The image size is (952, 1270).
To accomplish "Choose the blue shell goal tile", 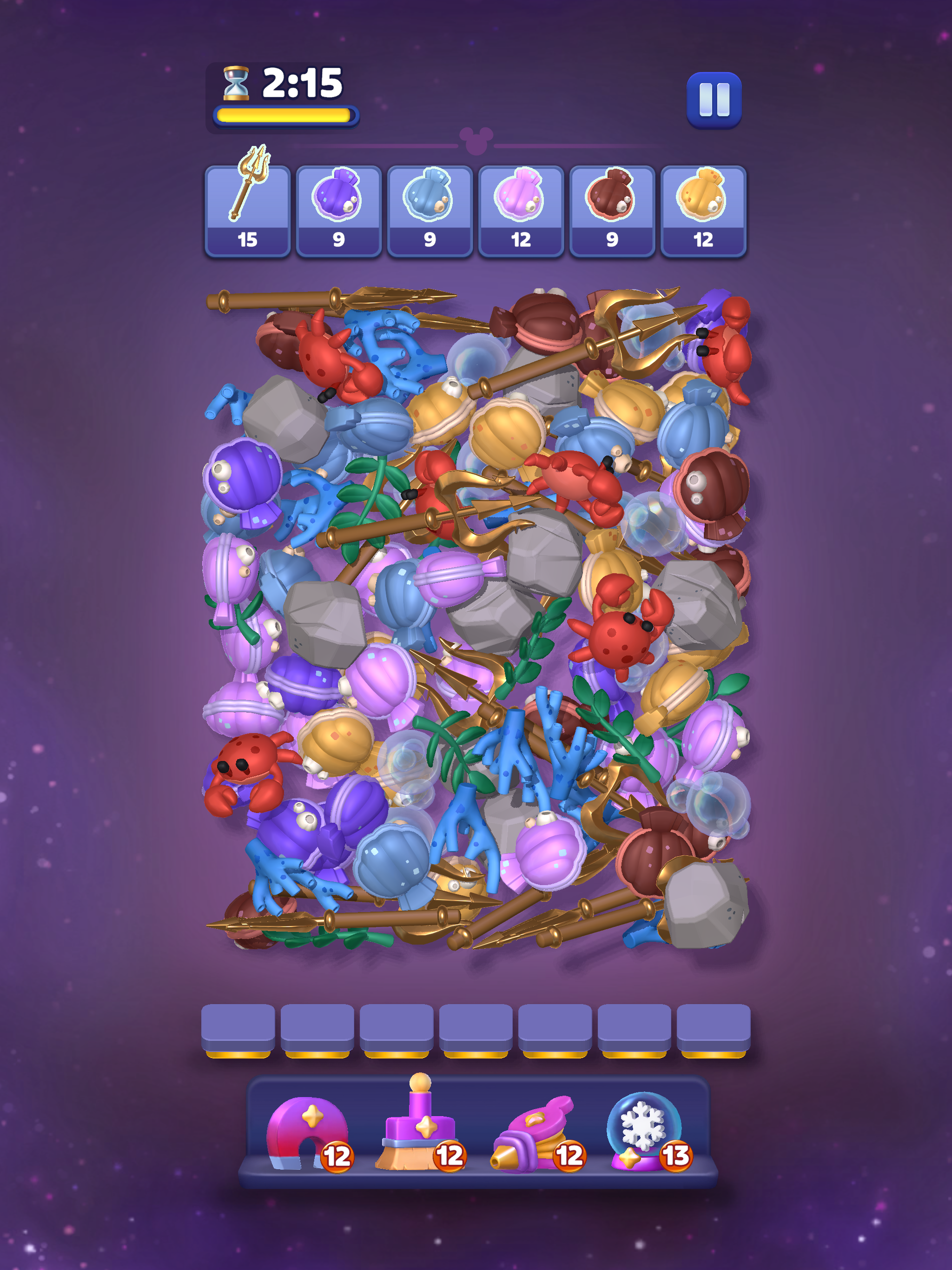I will pos(430,211).
